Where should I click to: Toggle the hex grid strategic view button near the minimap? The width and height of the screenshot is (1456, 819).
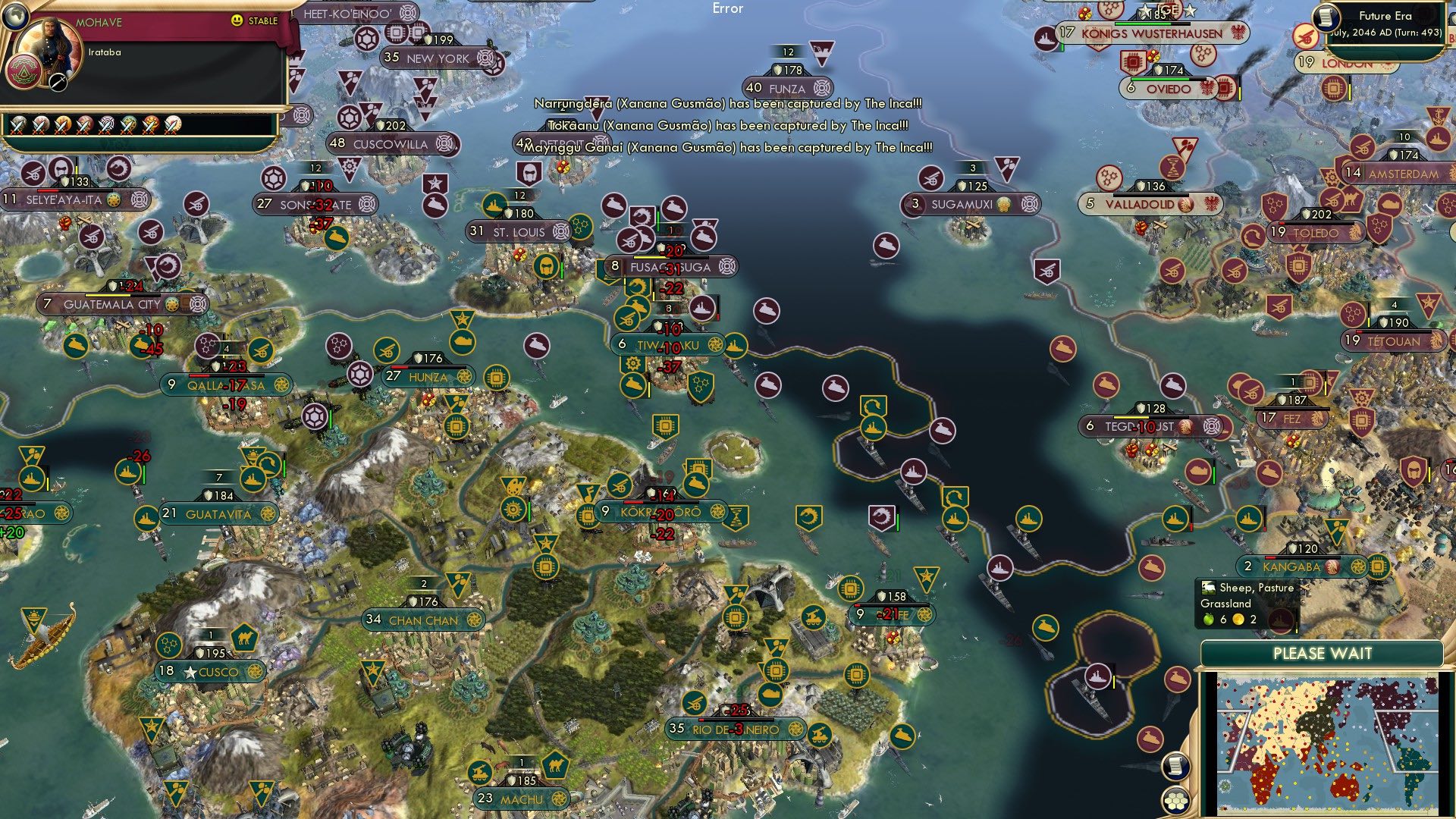pyautogui.click(x=1175, y=800)
